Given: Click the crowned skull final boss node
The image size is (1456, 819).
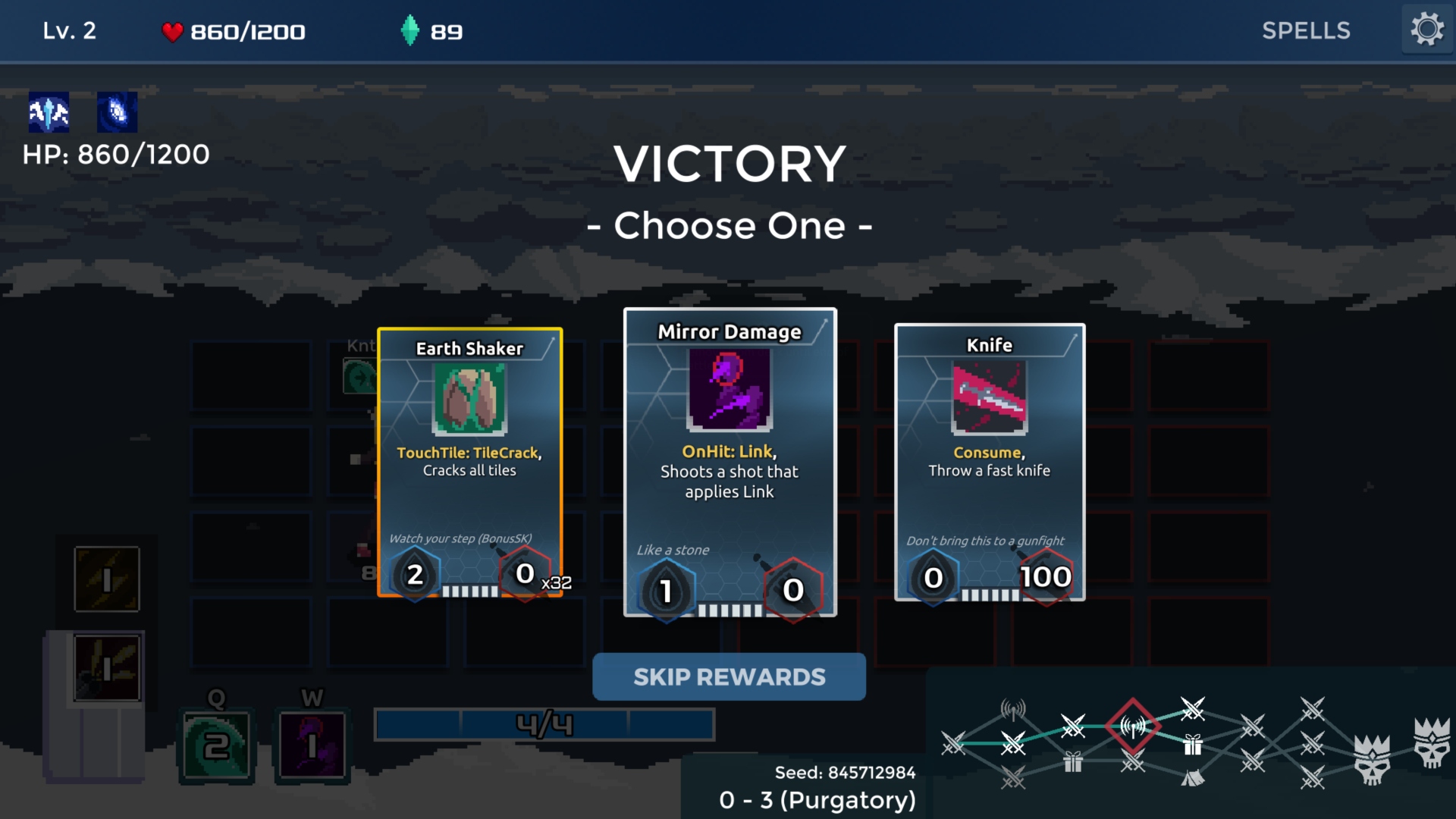Looking at the screenshot, I should (1432, 742).
